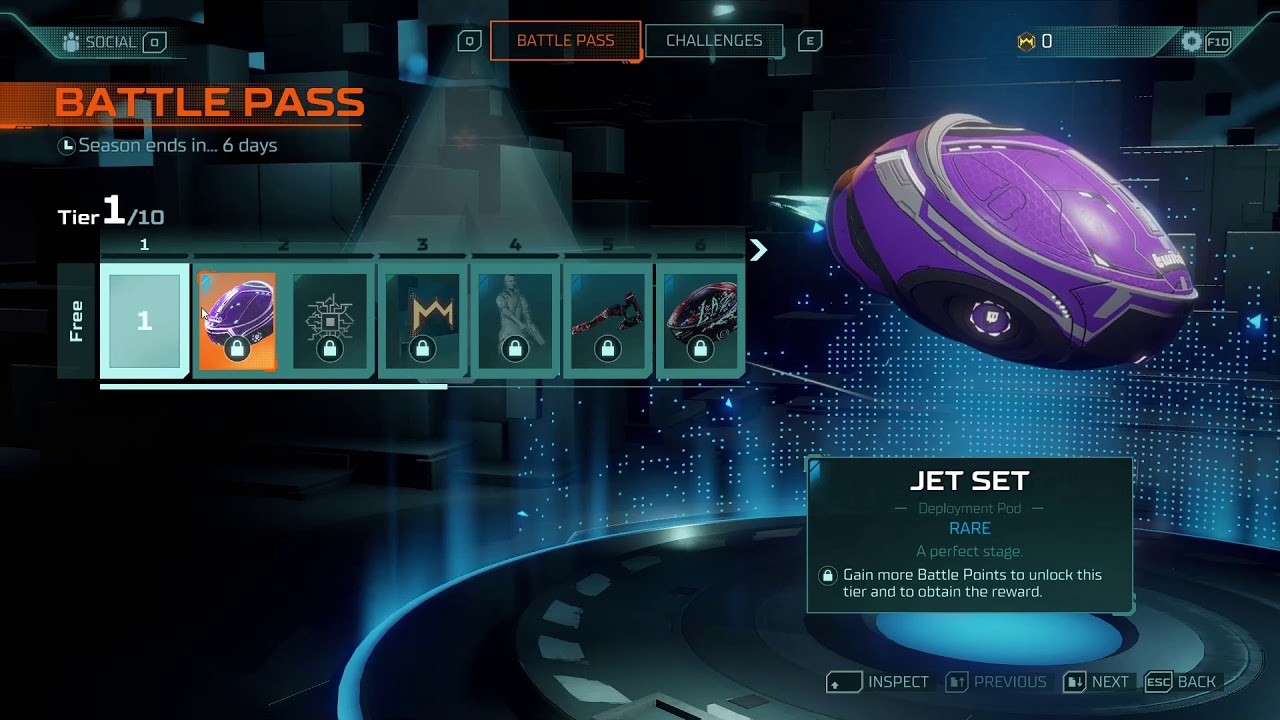This screenshot has height=720, width=1280.
Task: Switch to the Battle Pass tab
Action: [565, 41]
